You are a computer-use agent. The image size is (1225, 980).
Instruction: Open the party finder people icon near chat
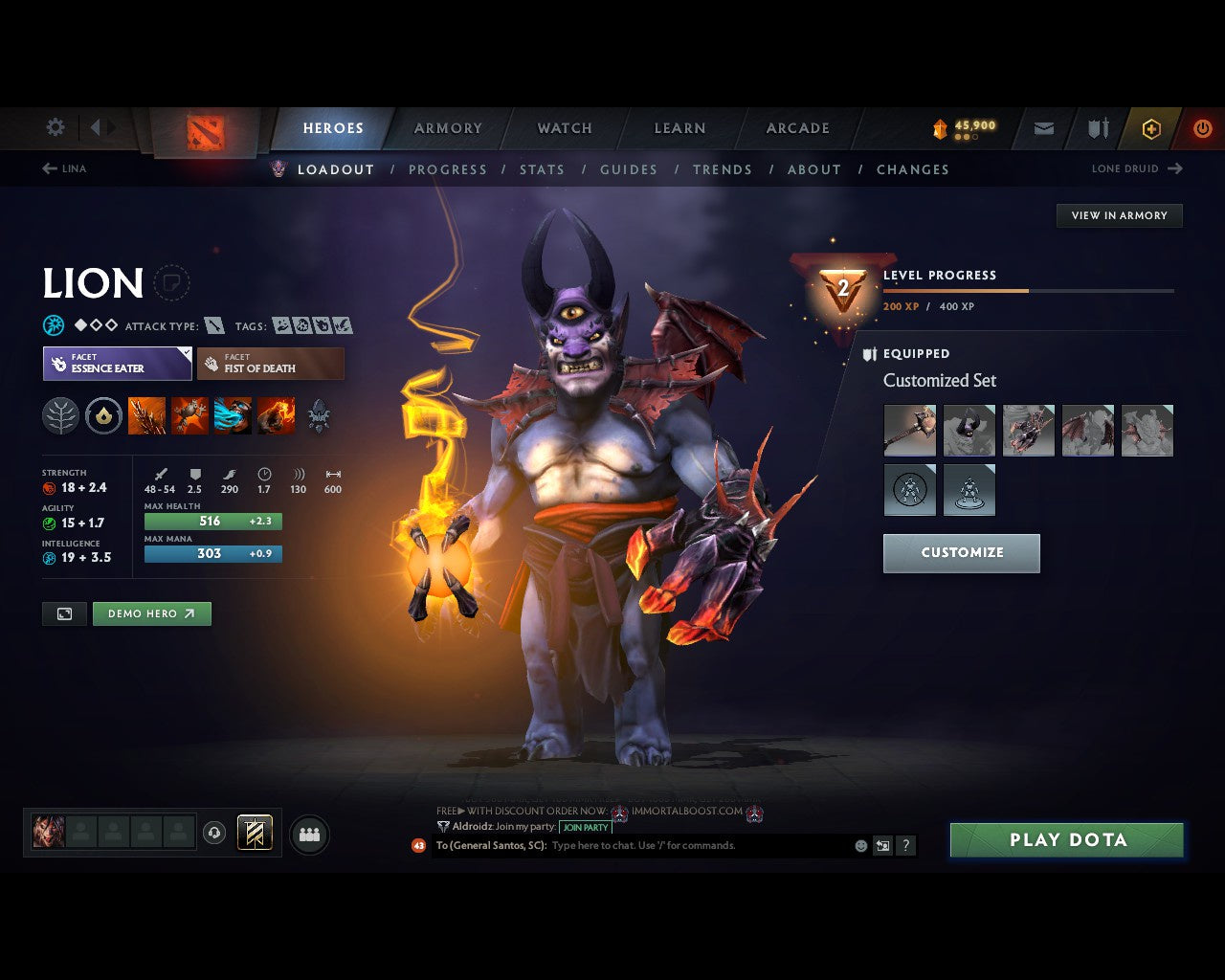[x=308, y=835]
